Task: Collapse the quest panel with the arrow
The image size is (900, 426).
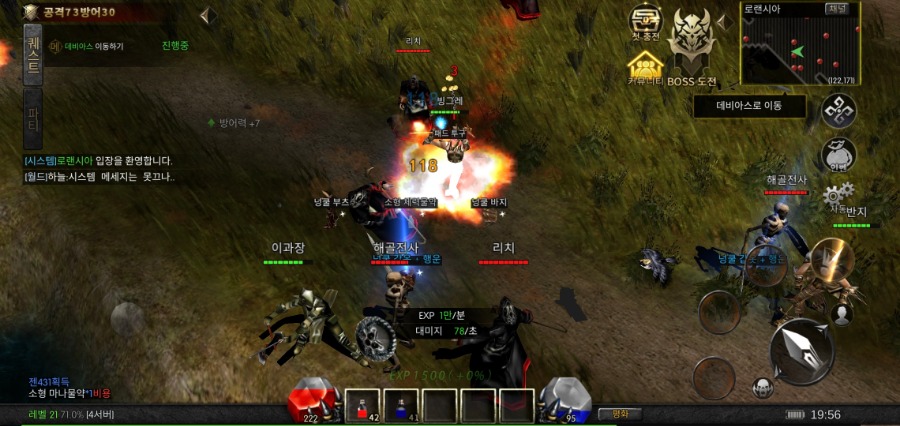Action: coord(207,16)
